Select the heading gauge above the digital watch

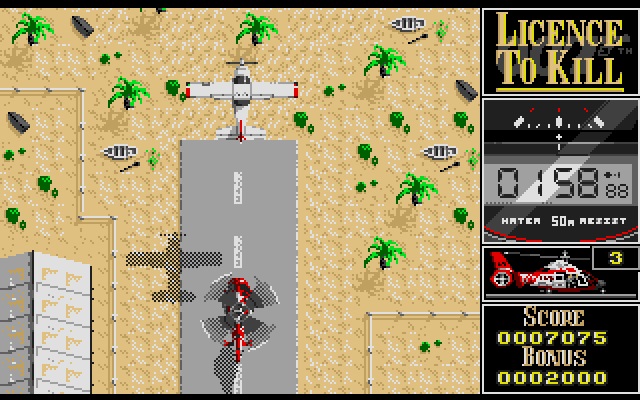[559, 126]
